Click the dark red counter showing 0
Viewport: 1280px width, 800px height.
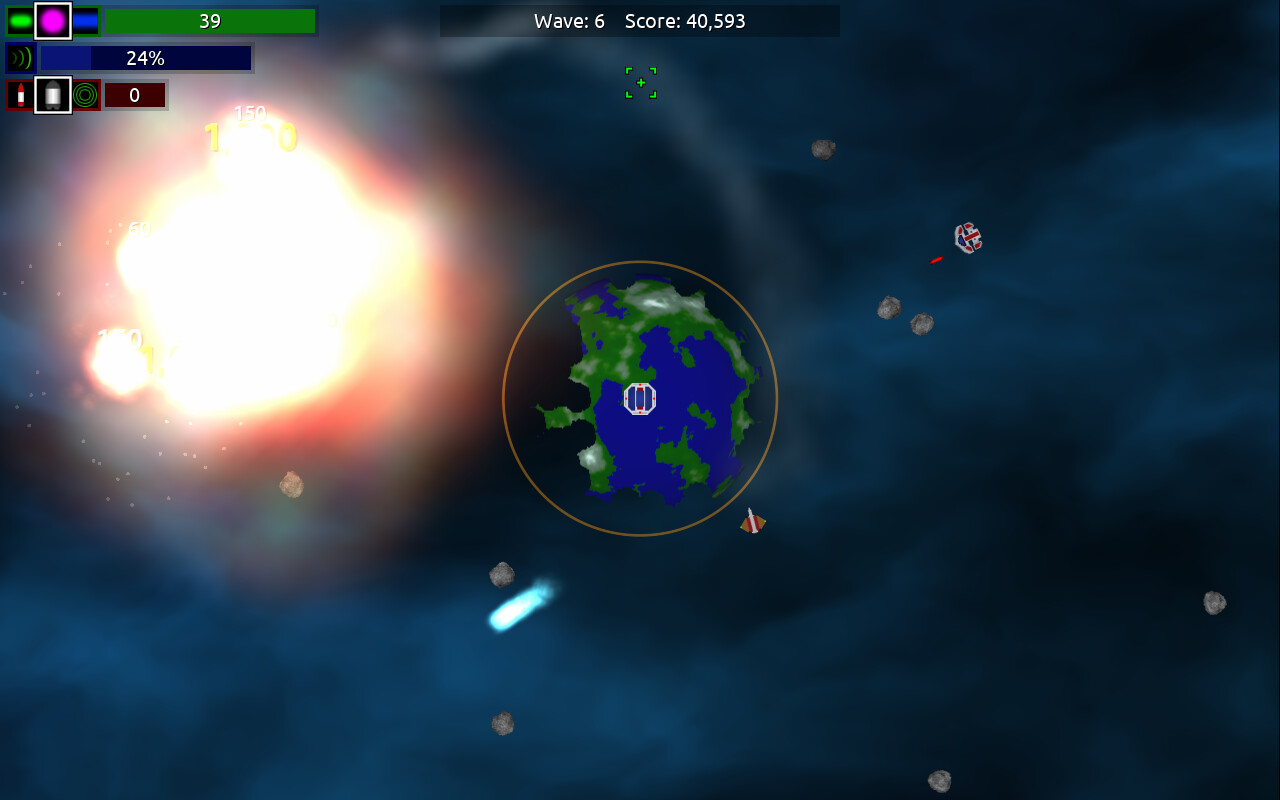point(135,94)
